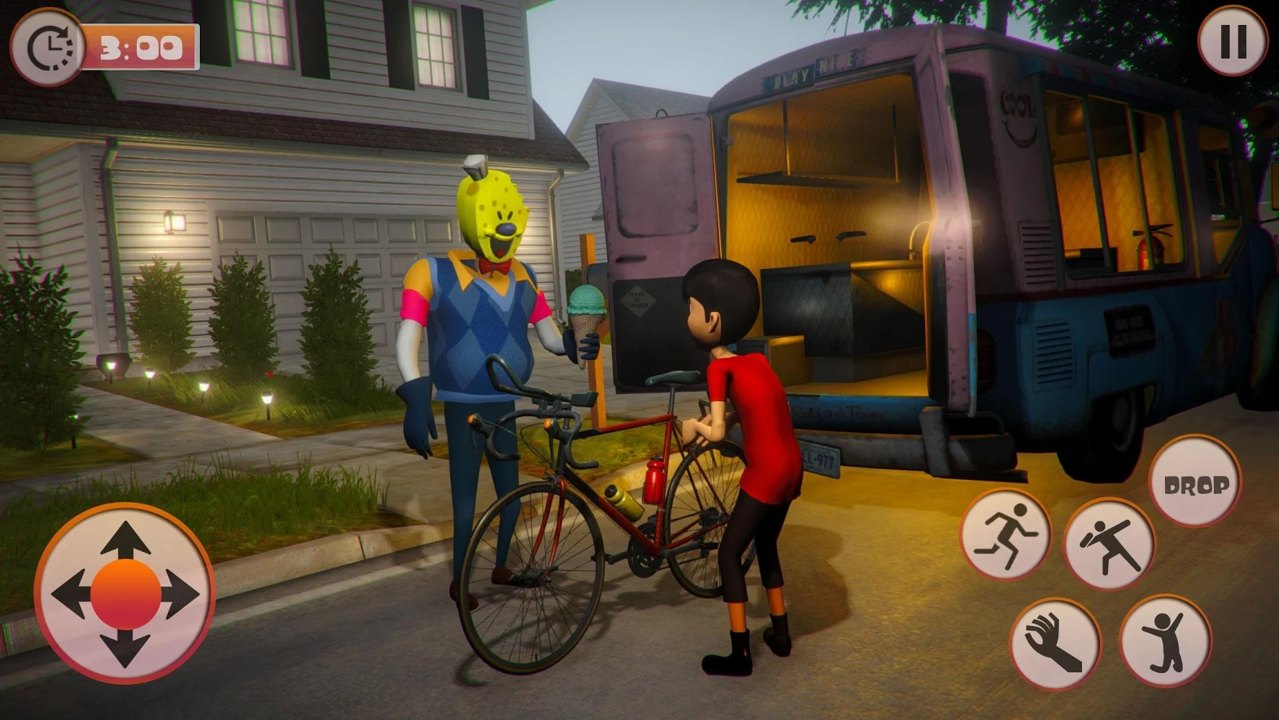Activate the running figure sprint button
Image resolution: width=1279 pixels, height=720 pixels.
coord(1006,534)
